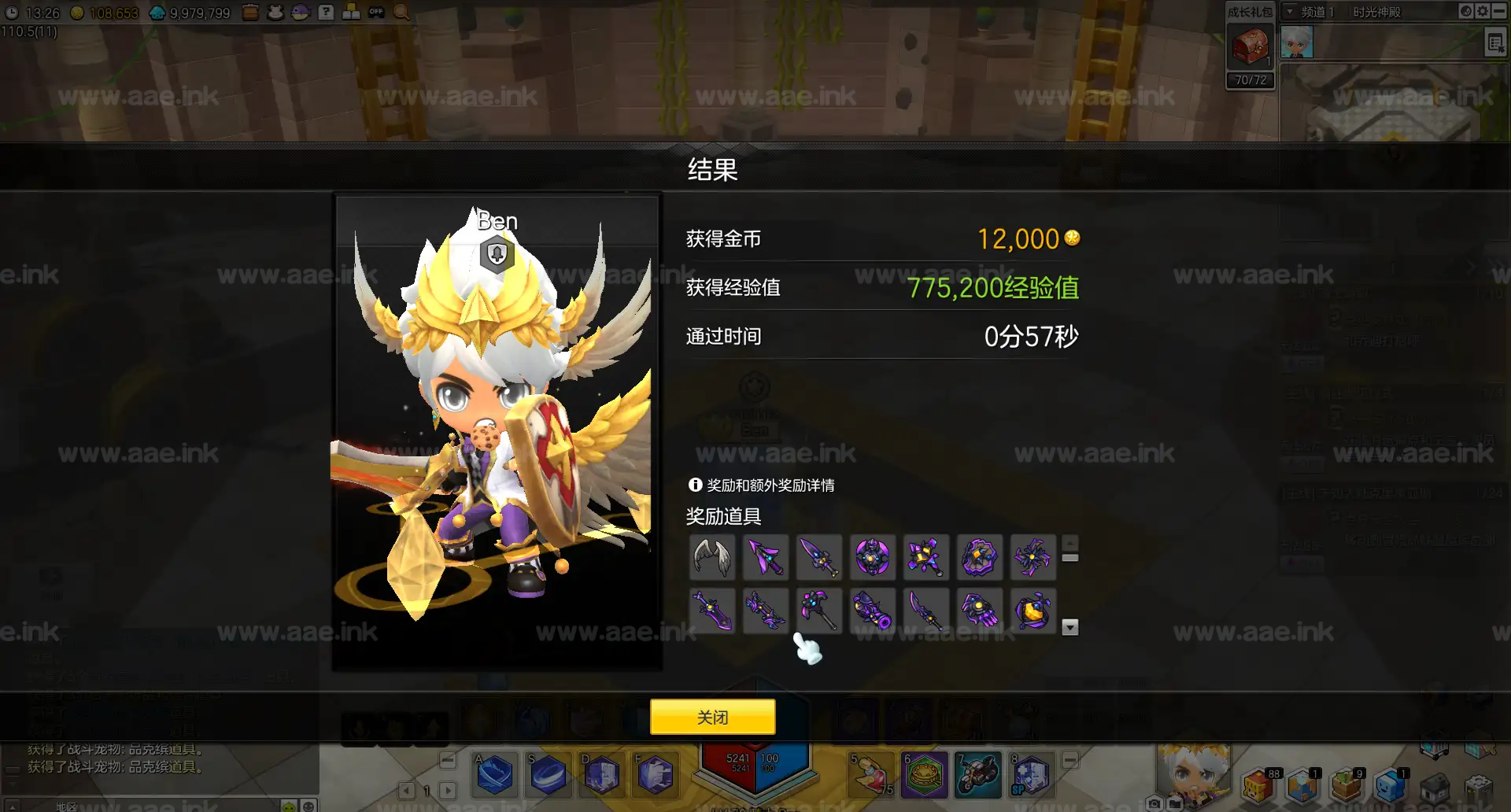Select the purple cannon reward item
This screenshot has width=1511, height=812.
click(872, 611)
